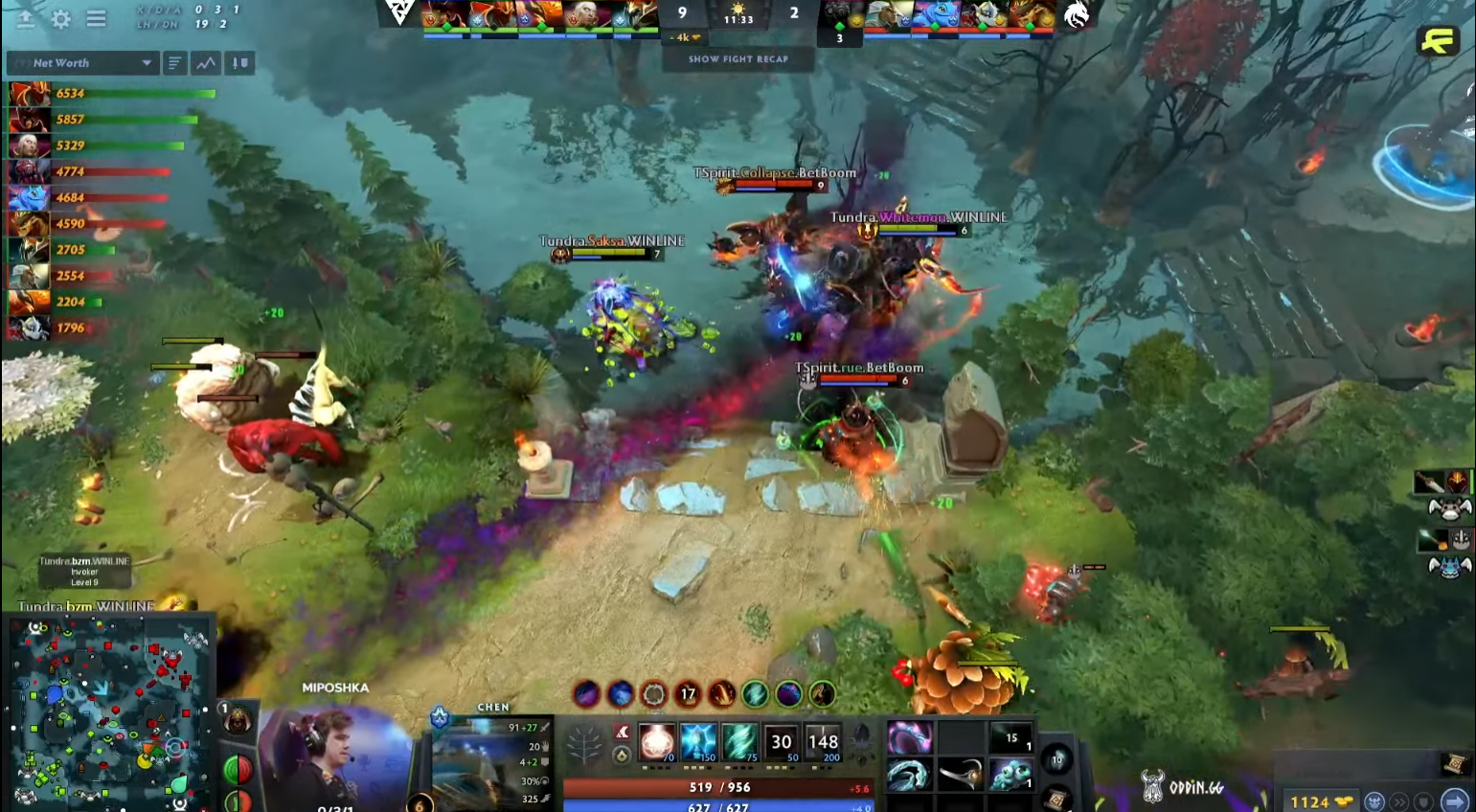
Task: Click a chat wheel icon near the gold counter
Action: [x=1374, y=802]
